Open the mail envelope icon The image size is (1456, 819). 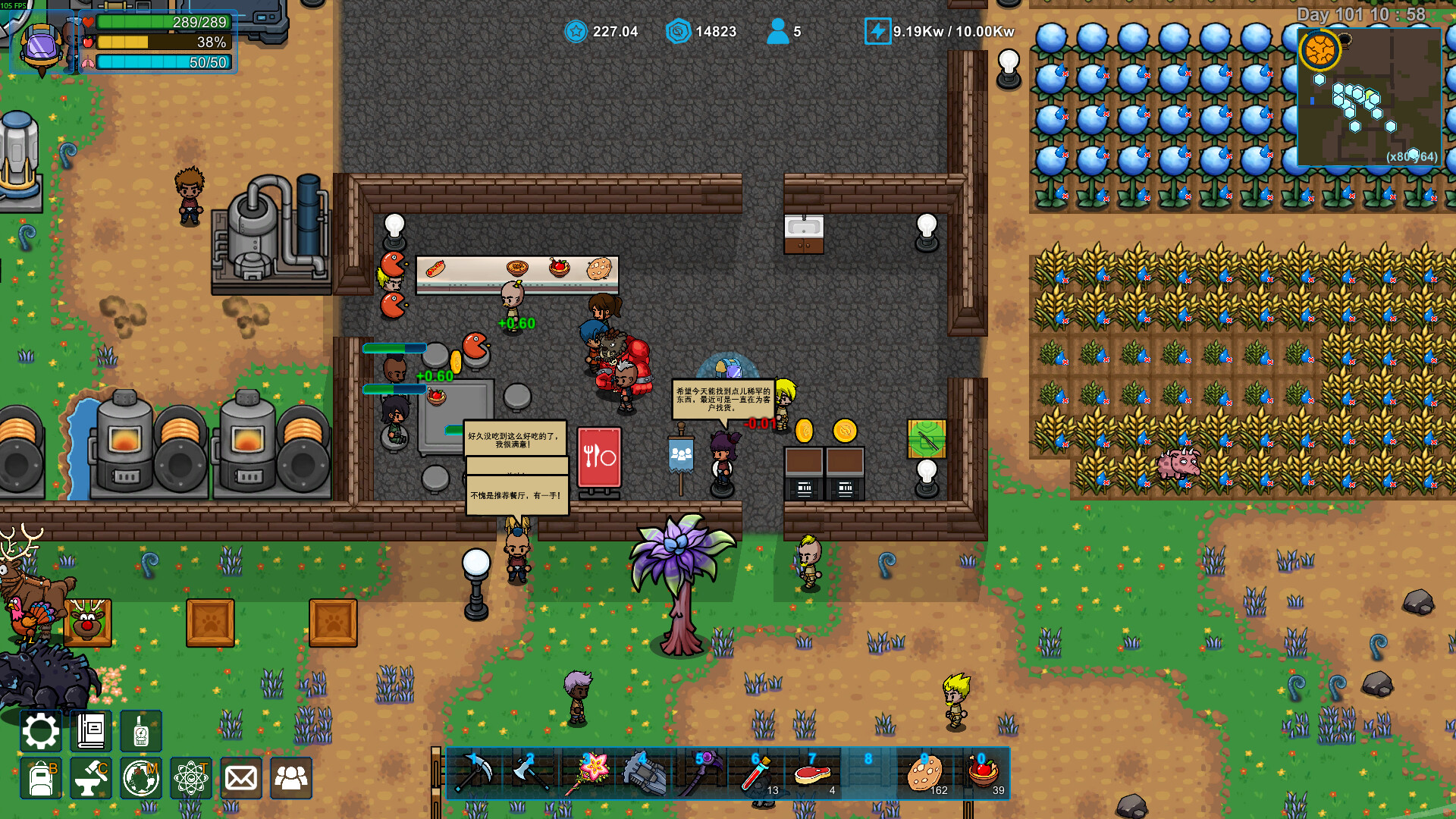coord(241,778)
